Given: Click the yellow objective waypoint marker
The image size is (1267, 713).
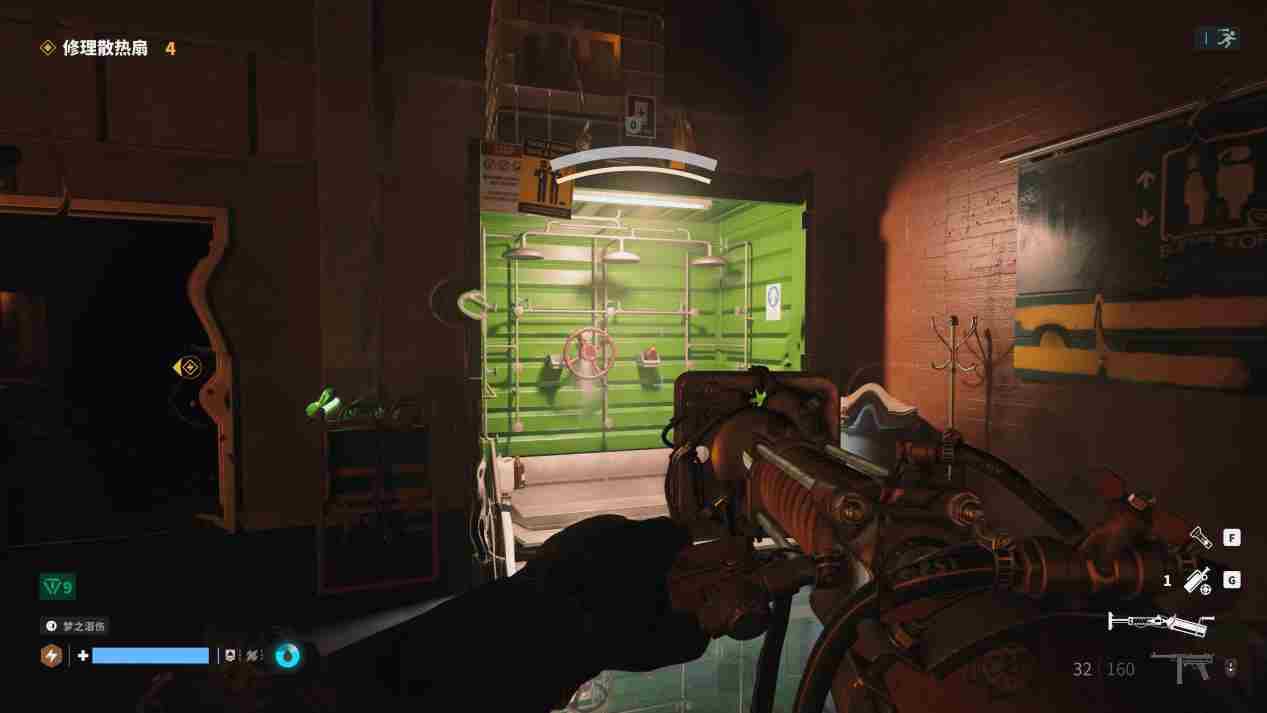Looking at the screenshot, I should [187, 368].
